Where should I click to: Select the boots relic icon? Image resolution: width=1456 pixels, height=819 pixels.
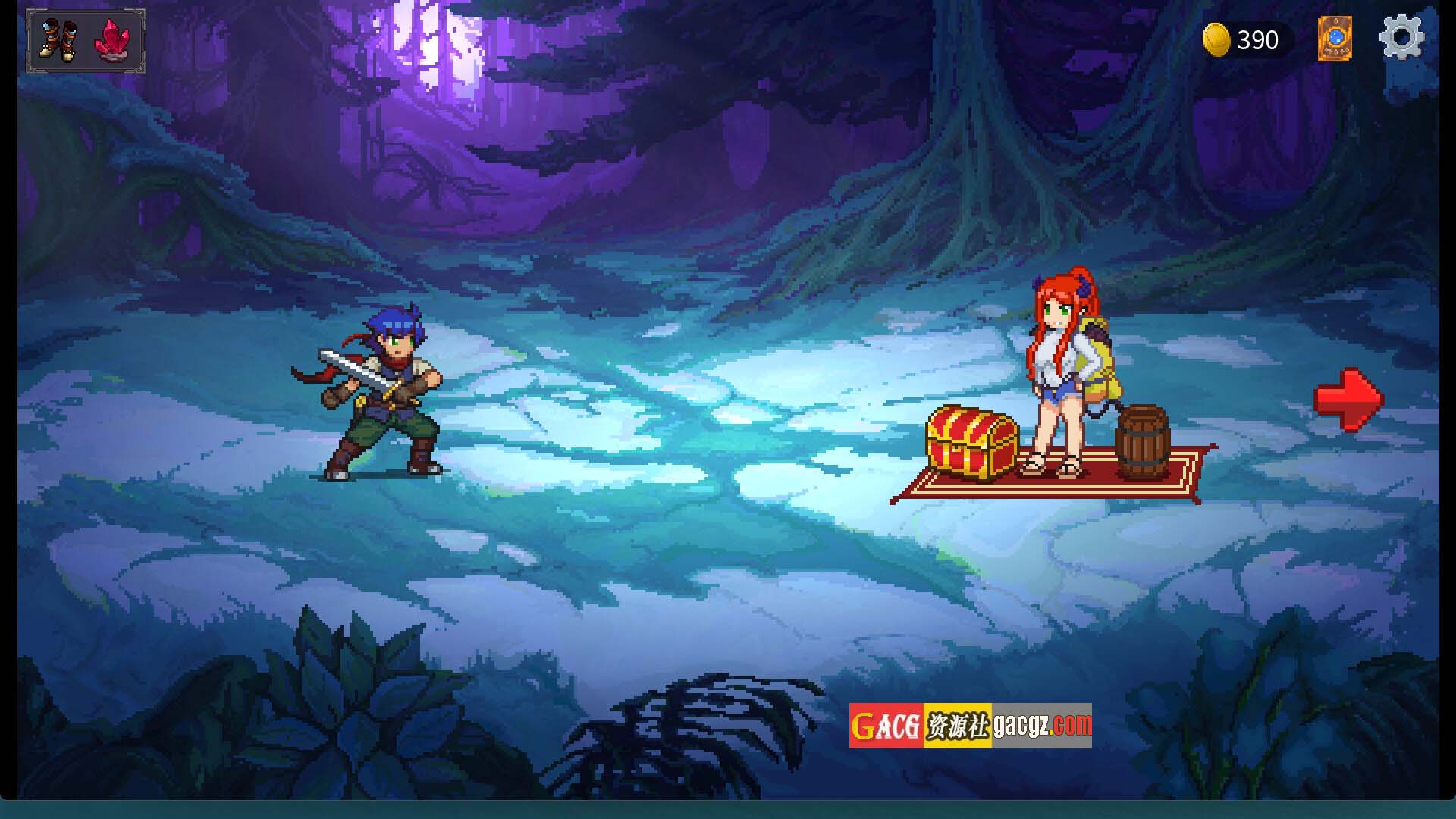click(58, 40)
